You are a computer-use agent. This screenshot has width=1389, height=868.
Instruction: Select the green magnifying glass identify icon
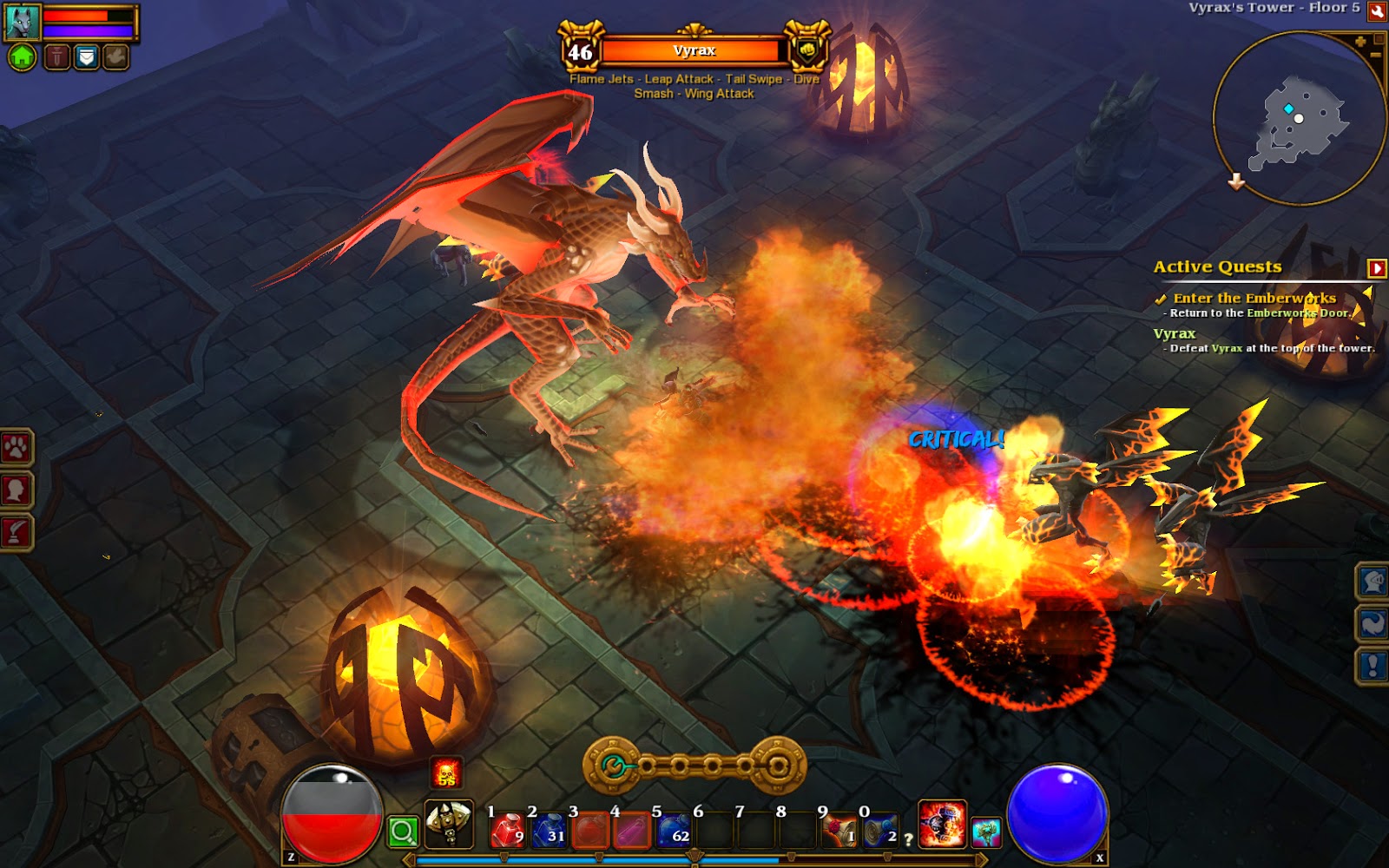(405, 832)
